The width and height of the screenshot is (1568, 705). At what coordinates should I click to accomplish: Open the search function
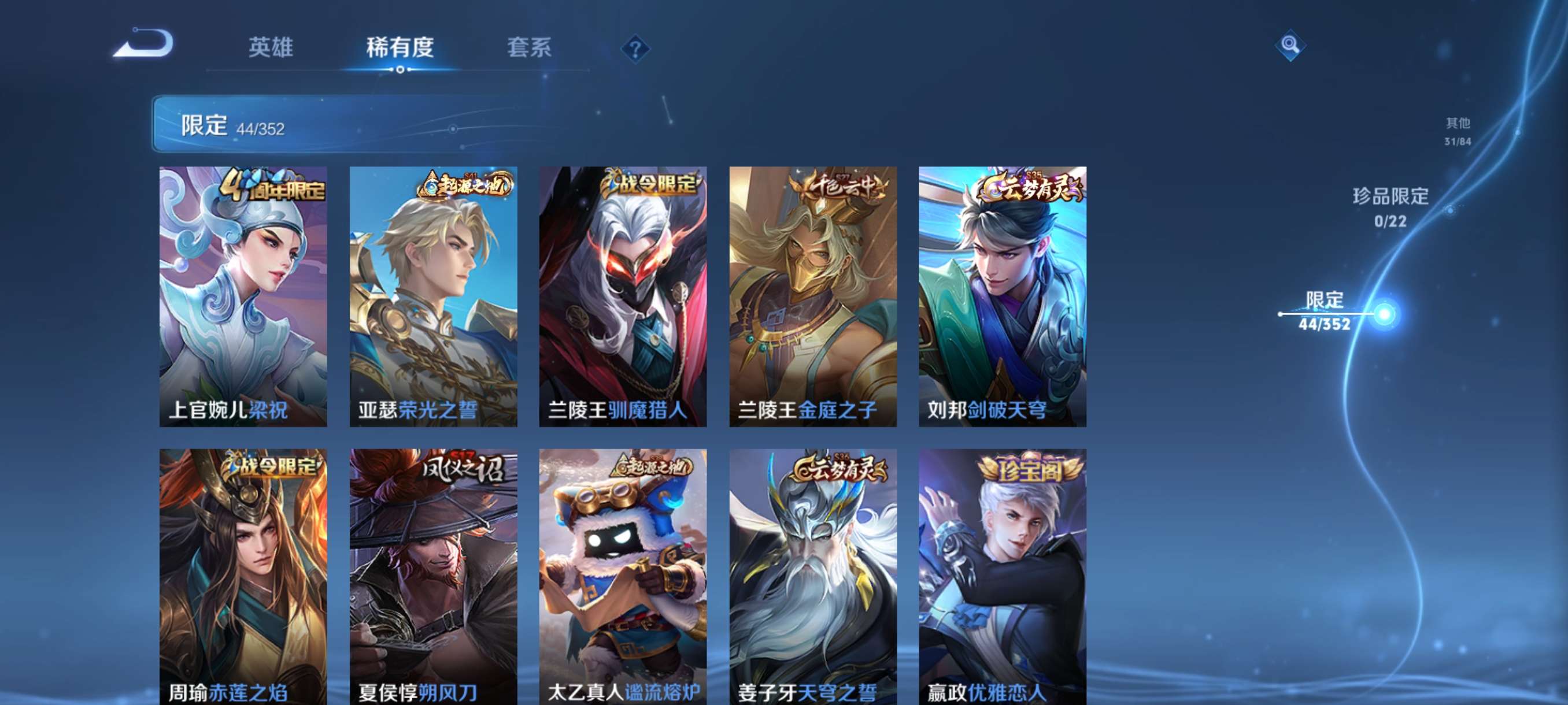[x=1292, y=45]
